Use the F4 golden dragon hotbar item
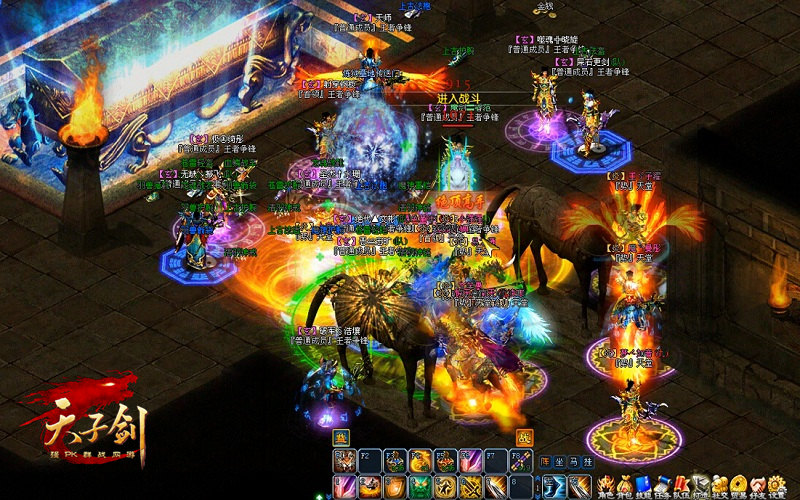The height and width of the screenshot is (500, 800). (x=420, y=461)
